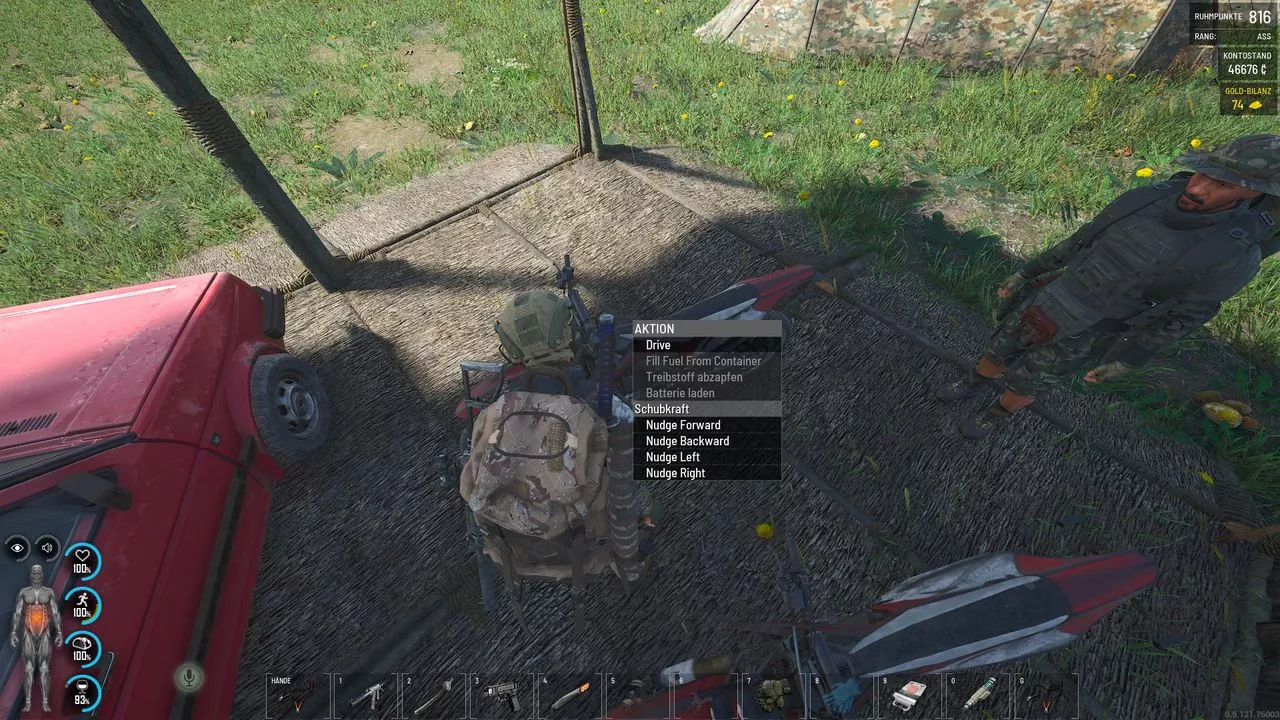Select the Hände hotbar slot
The width and height of the screenshot is (1280, 720).
pos(297,694)
